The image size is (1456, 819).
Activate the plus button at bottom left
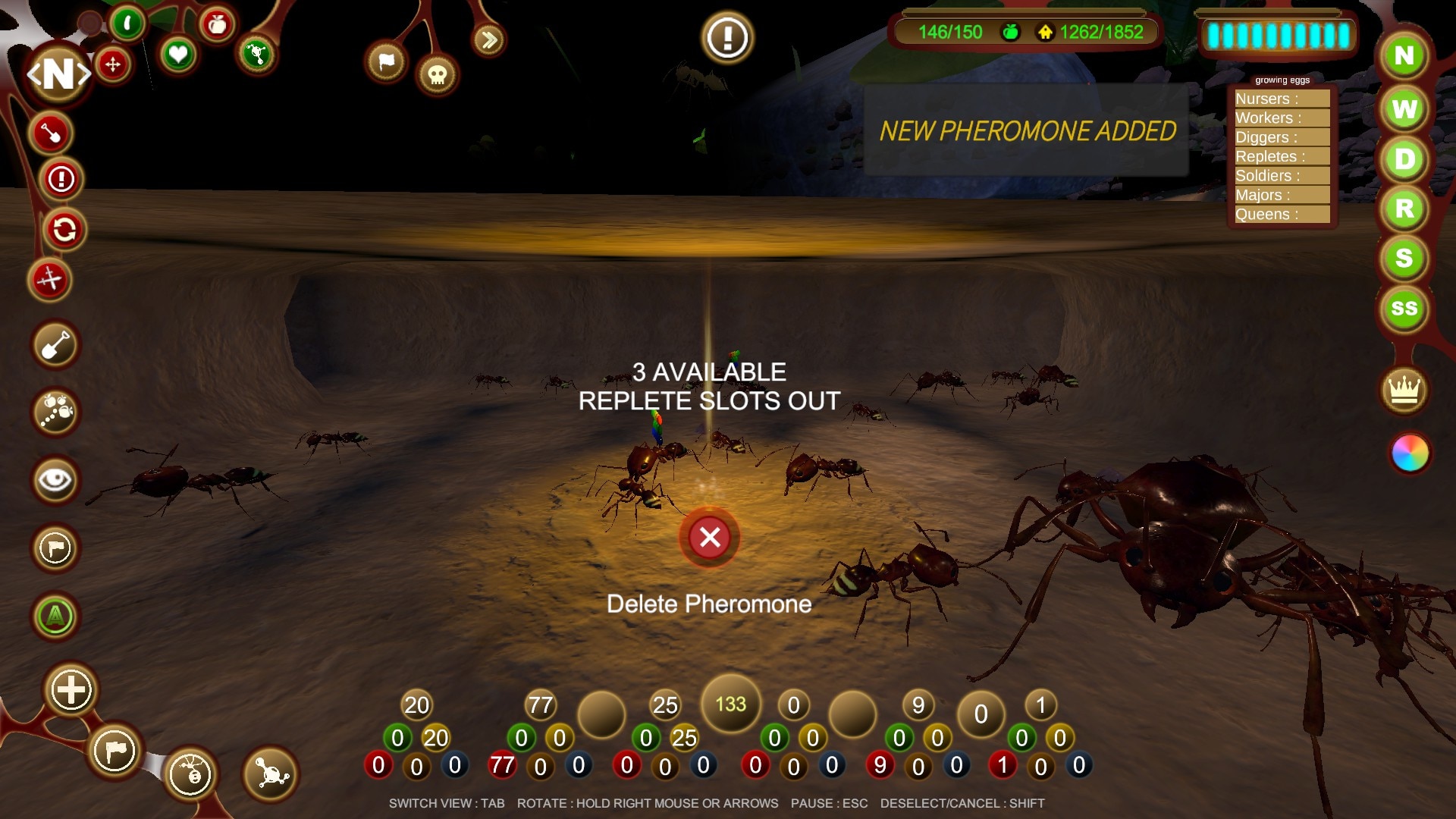(71, 690)
